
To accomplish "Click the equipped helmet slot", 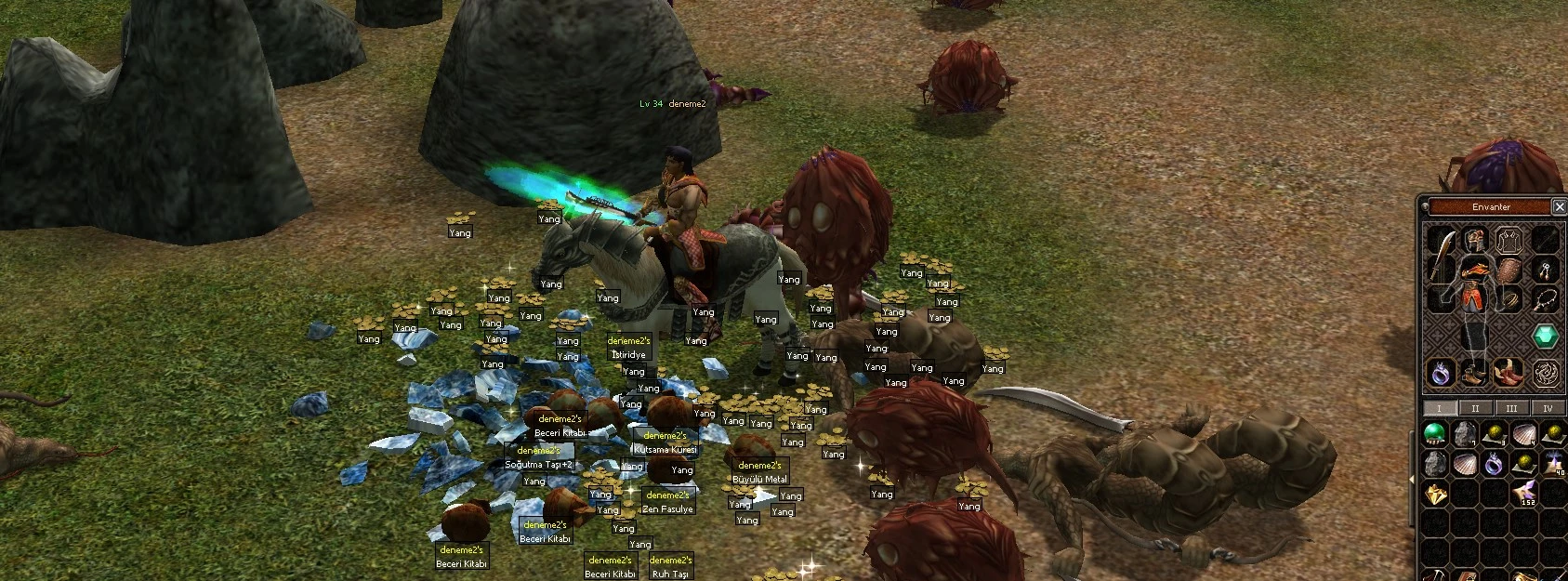I will (x=1475, y=239).
